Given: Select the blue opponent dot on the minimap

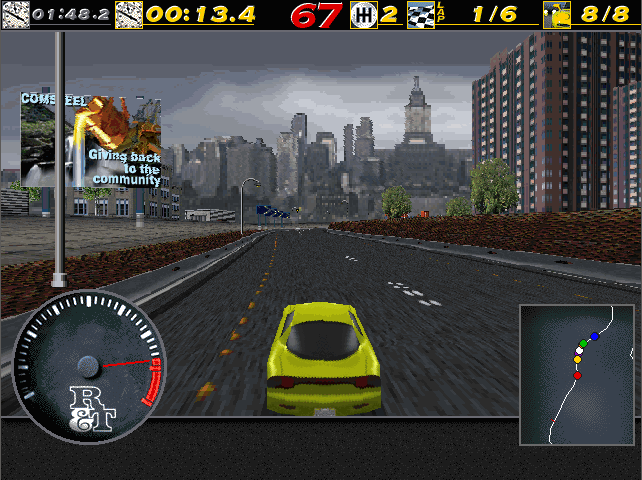Looking at the screenshot, I should (594, 337).
